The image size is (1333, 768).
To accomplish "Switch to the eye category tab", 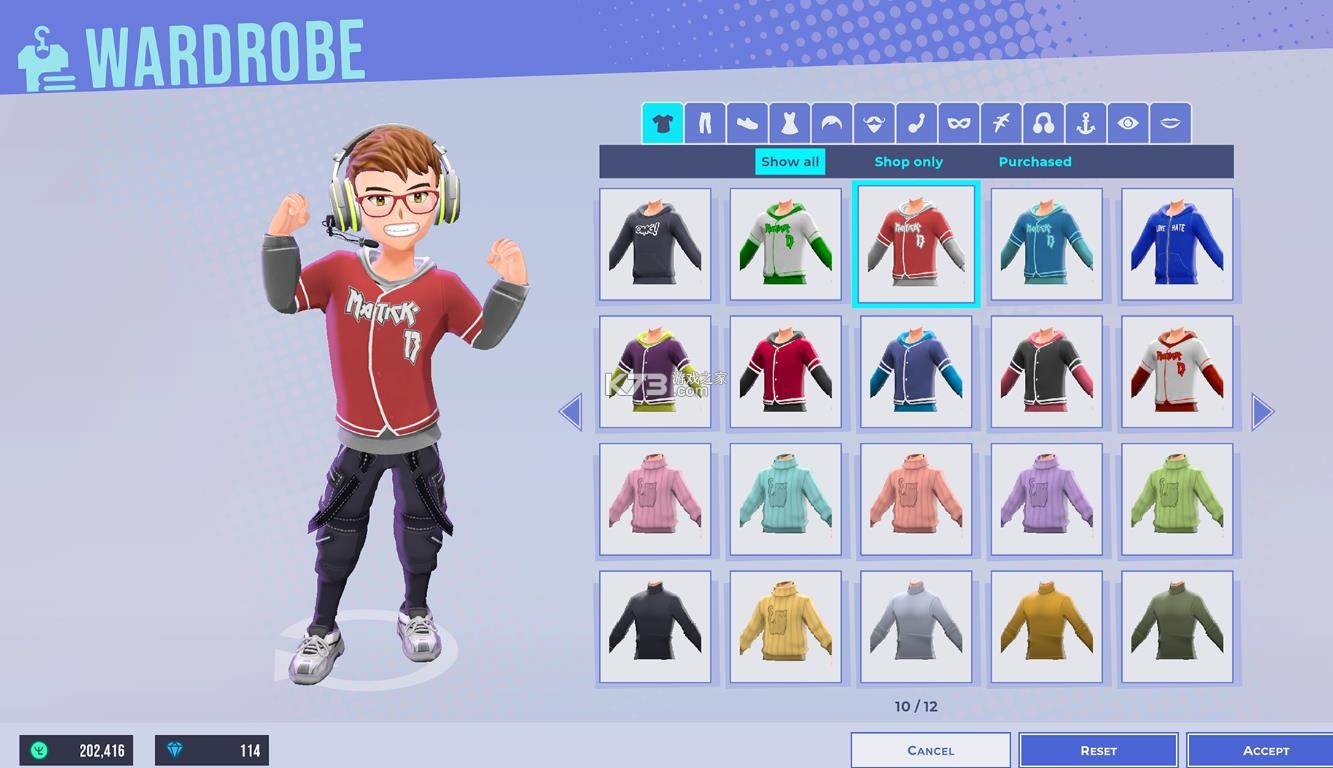I will point(1128,124).
